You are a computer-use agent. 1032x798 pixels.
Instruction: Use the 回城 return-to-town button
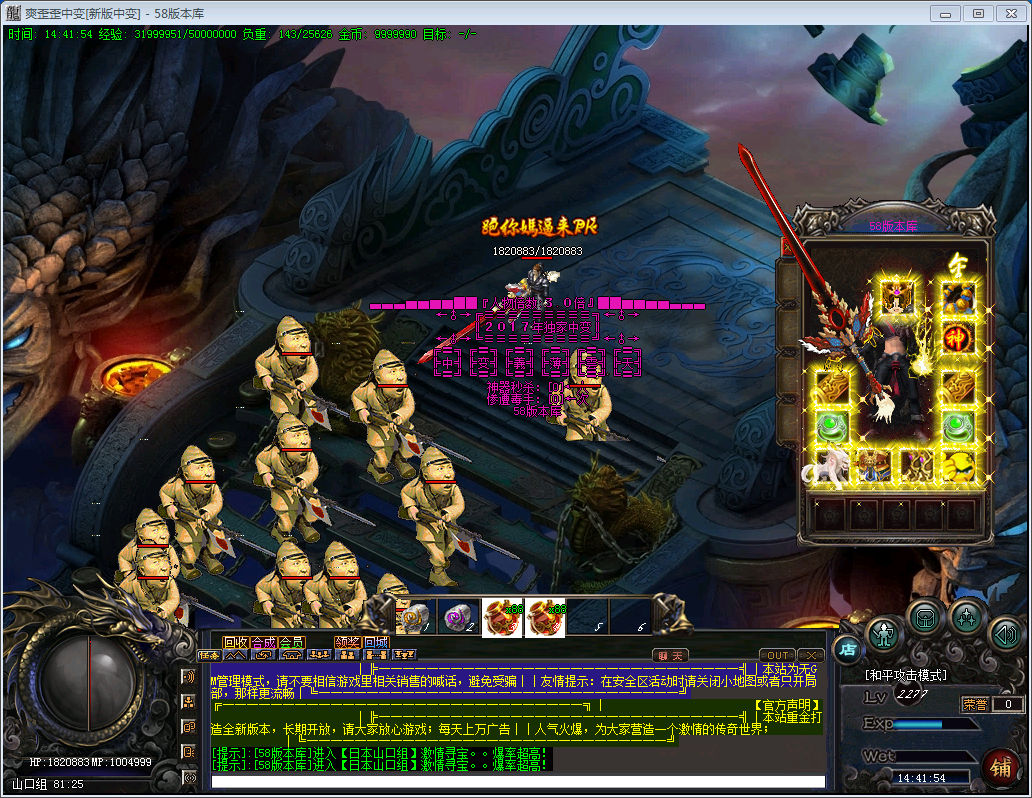375,642
